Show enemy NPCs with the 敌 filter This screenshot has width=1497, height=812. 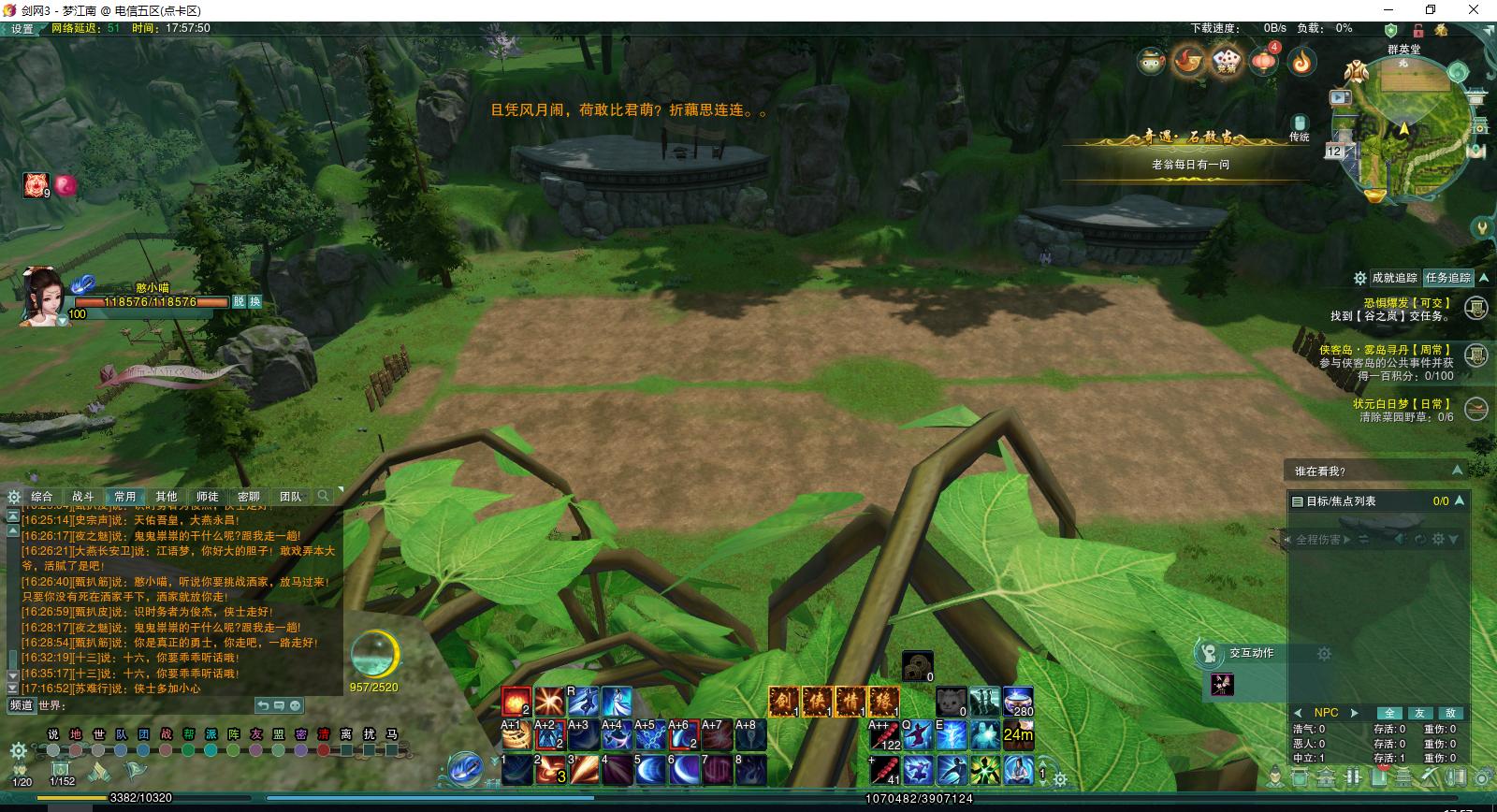[x=1450, y=713]
